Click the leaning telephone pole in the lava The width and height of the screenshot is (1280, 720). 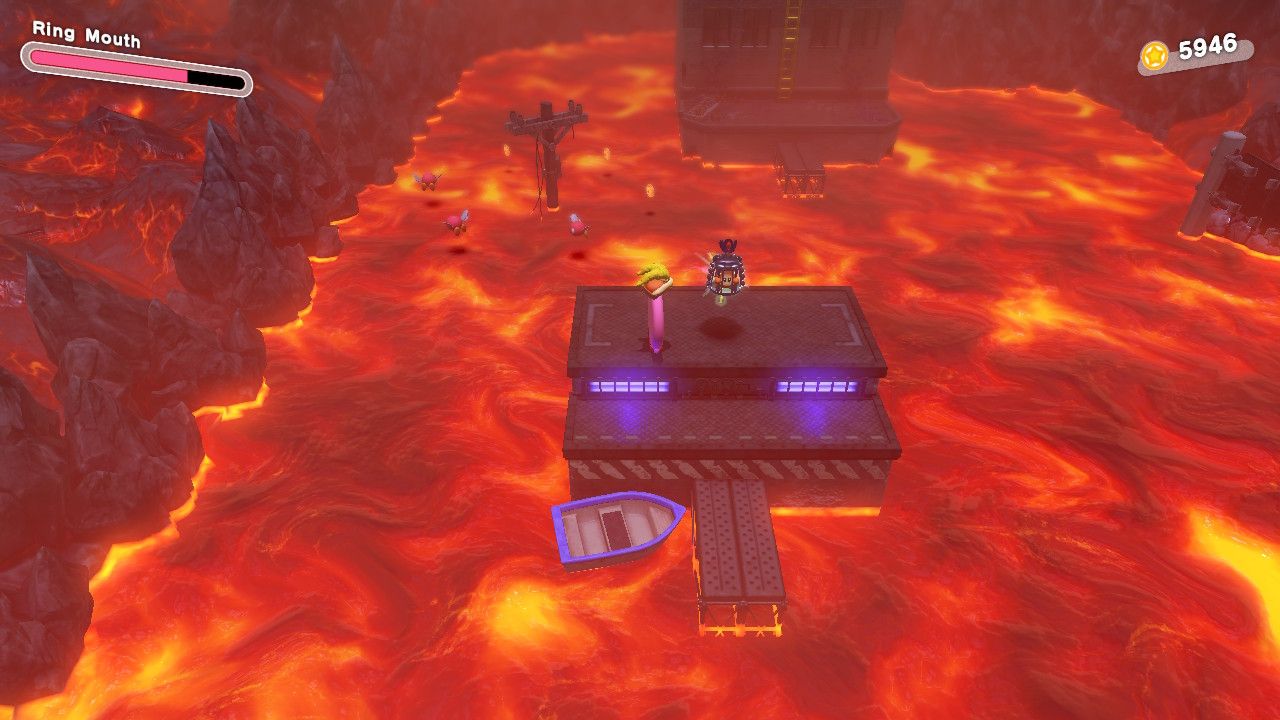(x=548, y=155)
